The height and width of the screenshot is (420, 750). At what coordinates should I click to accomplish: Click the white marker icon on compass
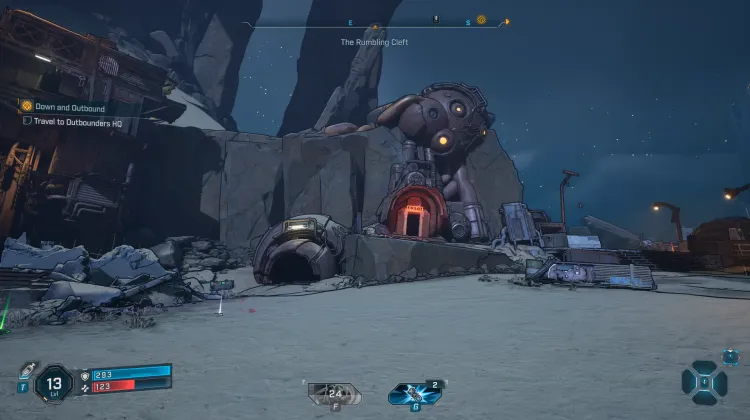click(x=435, y=19)
